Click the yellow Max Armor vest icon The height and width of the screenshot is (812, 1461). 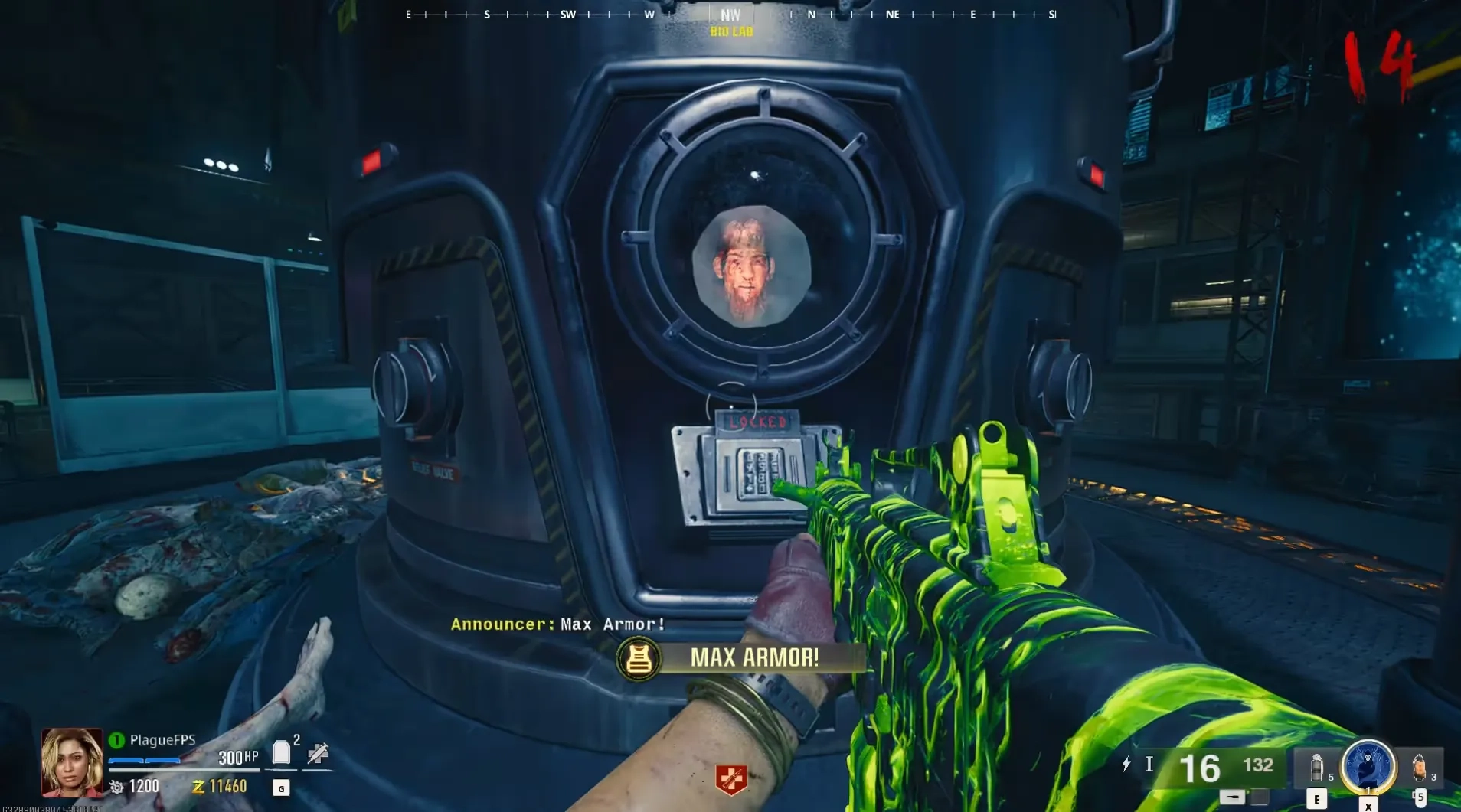tap(639, 658)
